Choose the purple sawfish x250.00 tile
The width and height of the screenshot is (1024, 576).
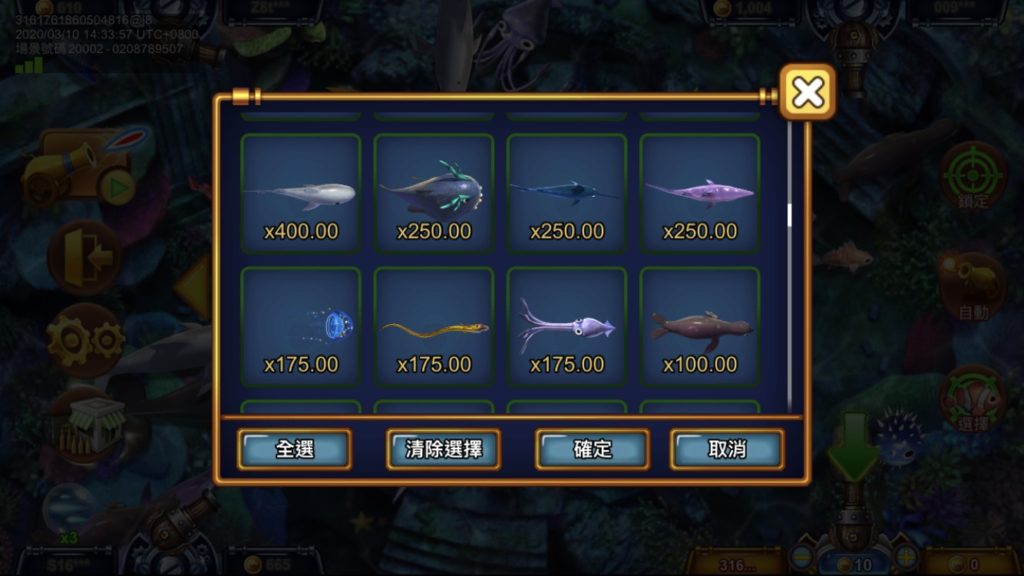tap(700, 192)
